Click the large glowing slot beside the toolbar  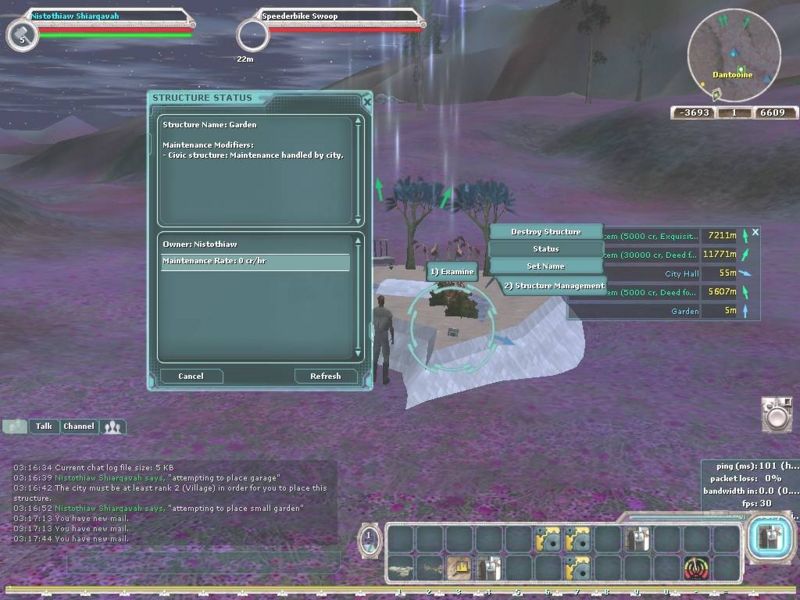coord(766,539)
